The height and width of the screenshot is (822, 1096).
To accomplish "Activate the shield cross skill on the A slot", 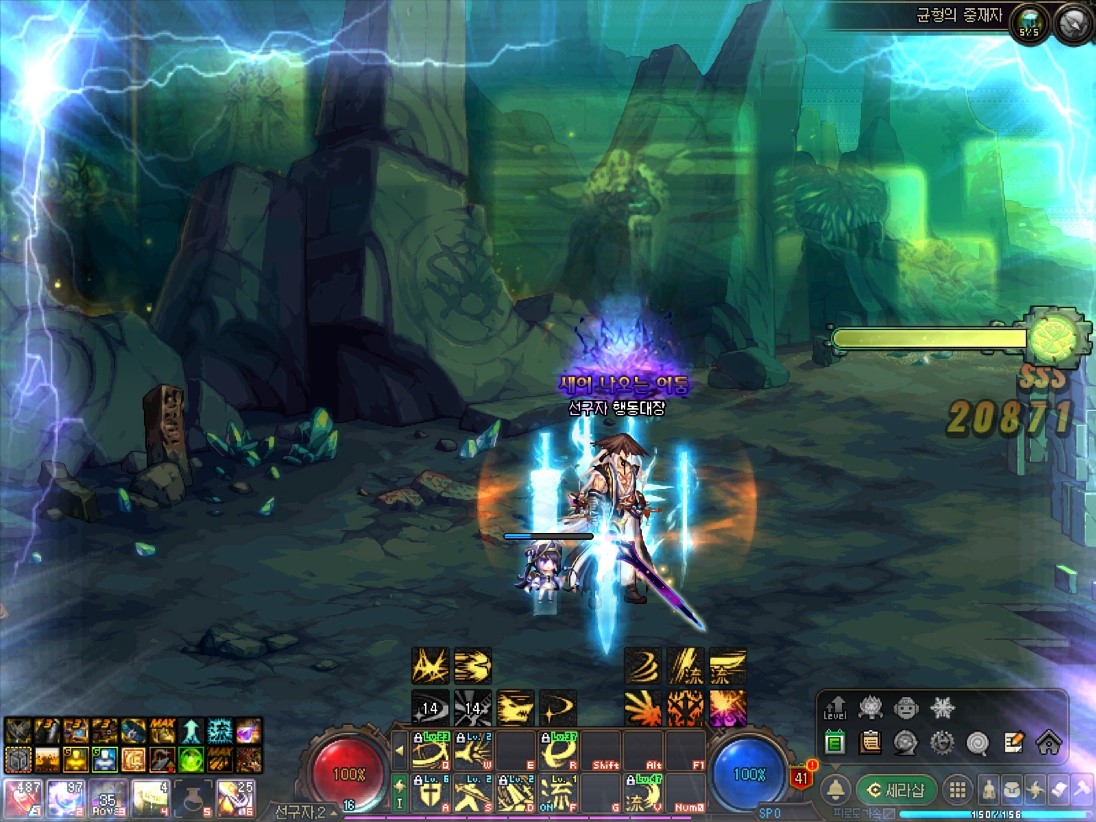I will [x=431, y=793].
